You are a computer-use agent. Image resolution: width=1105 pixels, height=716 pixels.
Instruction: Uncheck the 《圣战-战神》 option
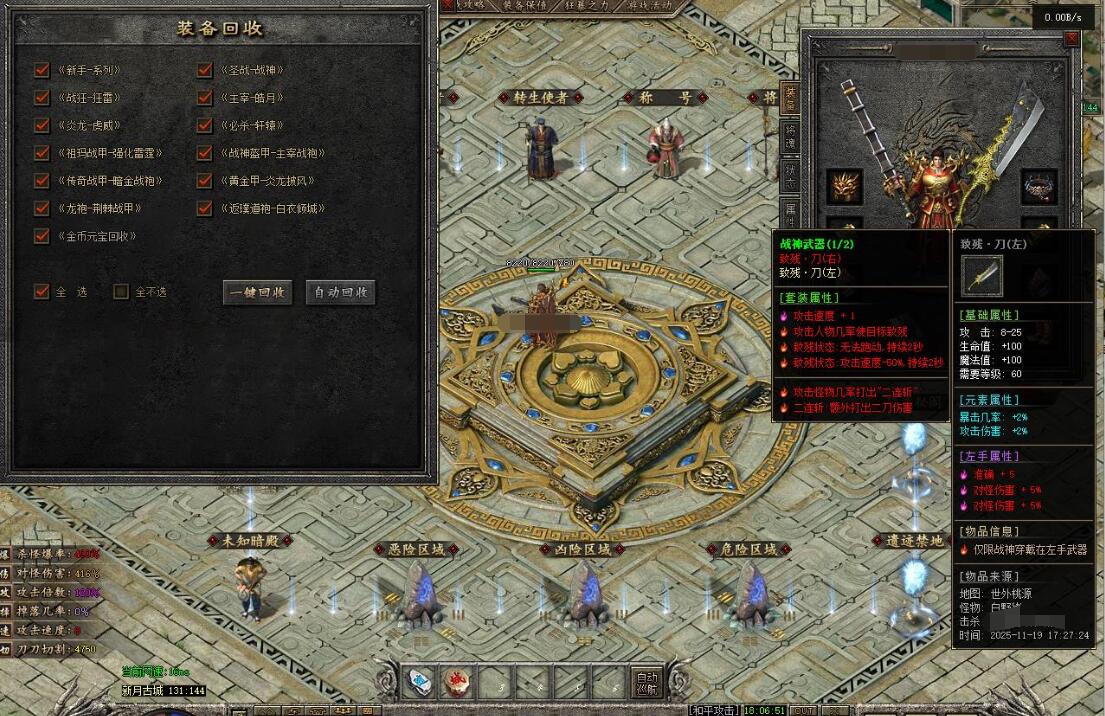pos(205,70)
